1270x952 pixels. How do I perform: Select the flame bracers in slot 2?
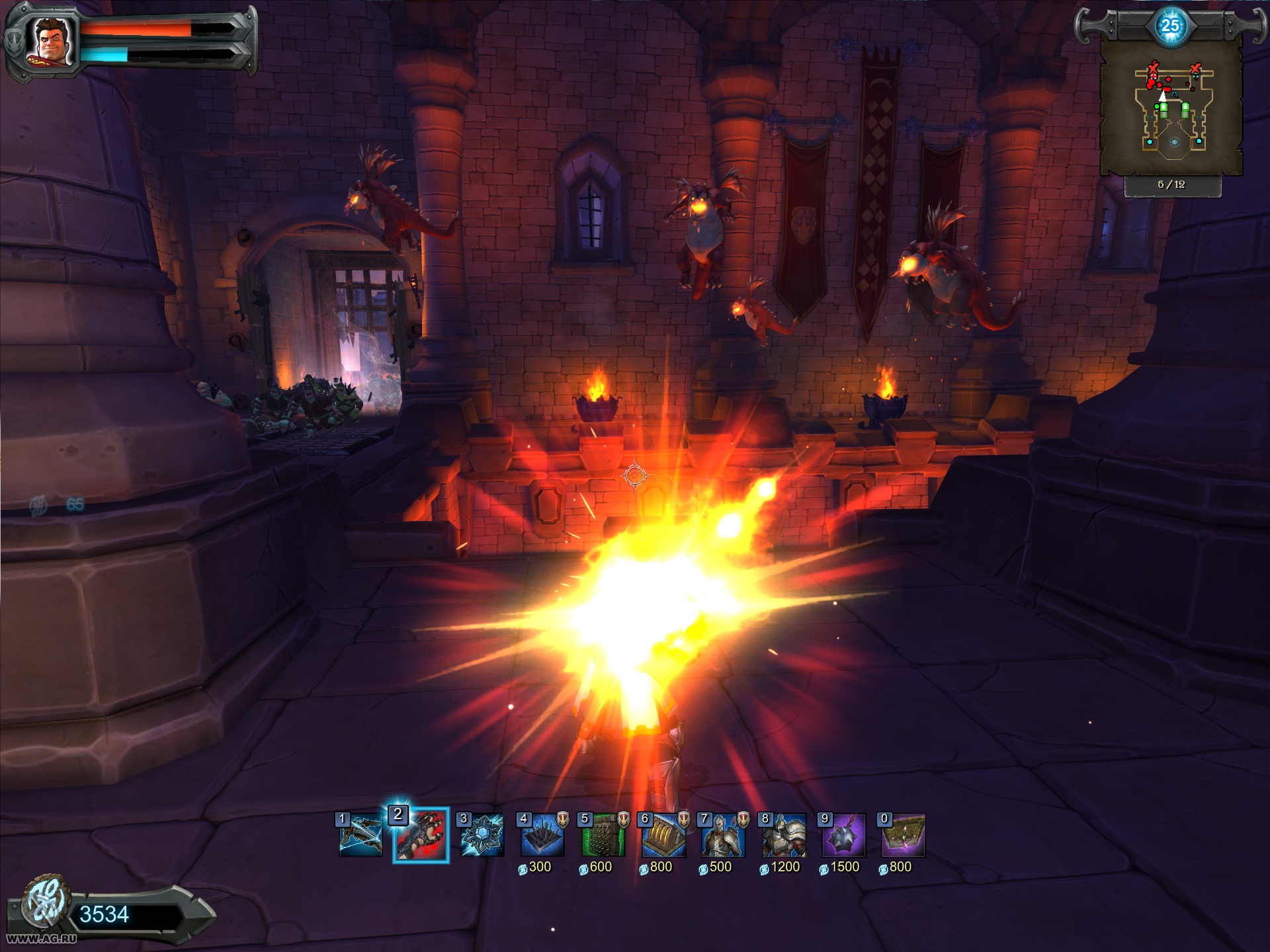[421, 836]
